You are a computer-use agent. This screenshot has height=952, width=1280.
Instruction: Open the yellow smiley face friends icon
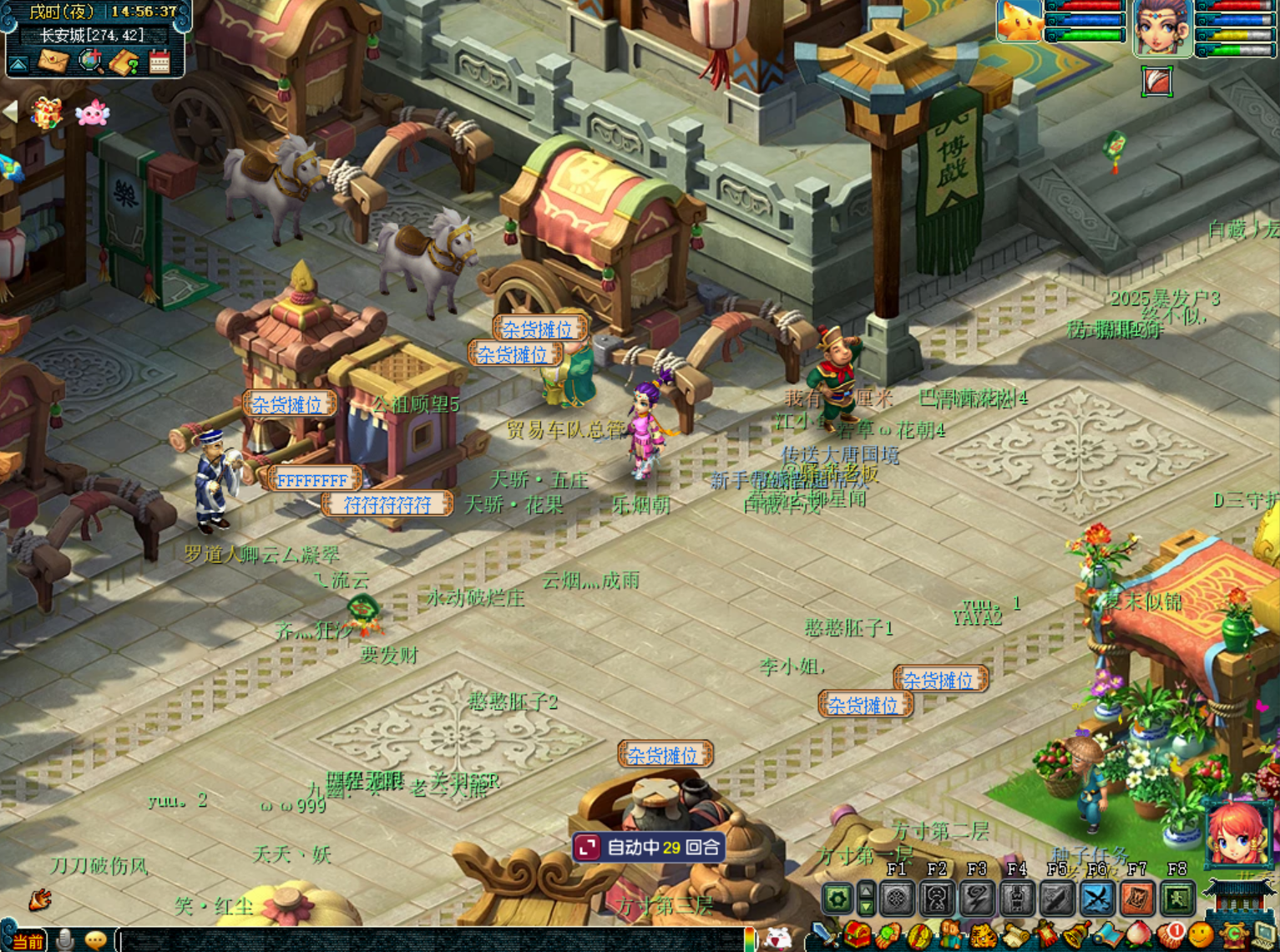click(x=1202, y=936)
